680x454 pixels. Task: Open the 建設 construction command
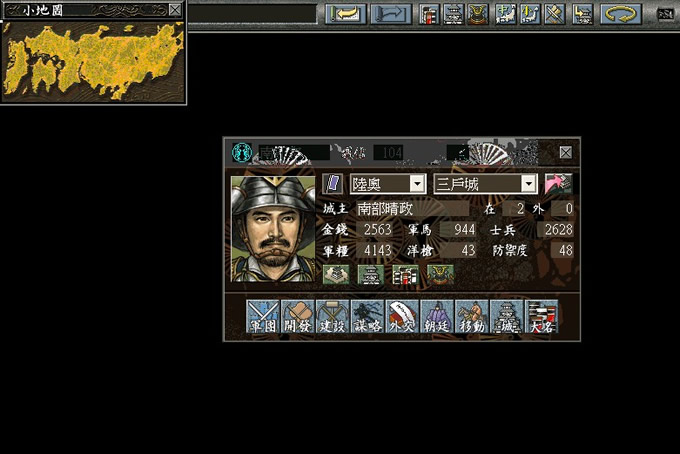[332, 316]
